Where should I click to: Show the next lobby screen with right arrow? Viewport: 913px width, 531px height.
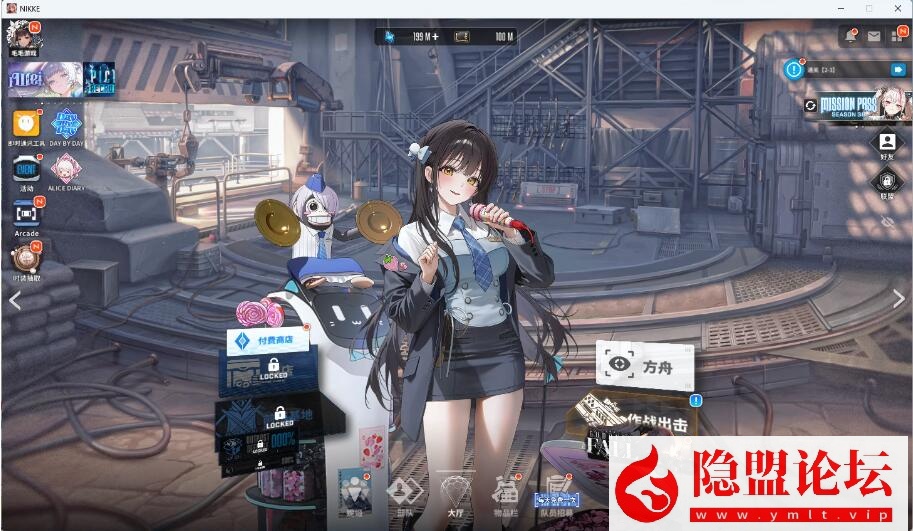898,297
